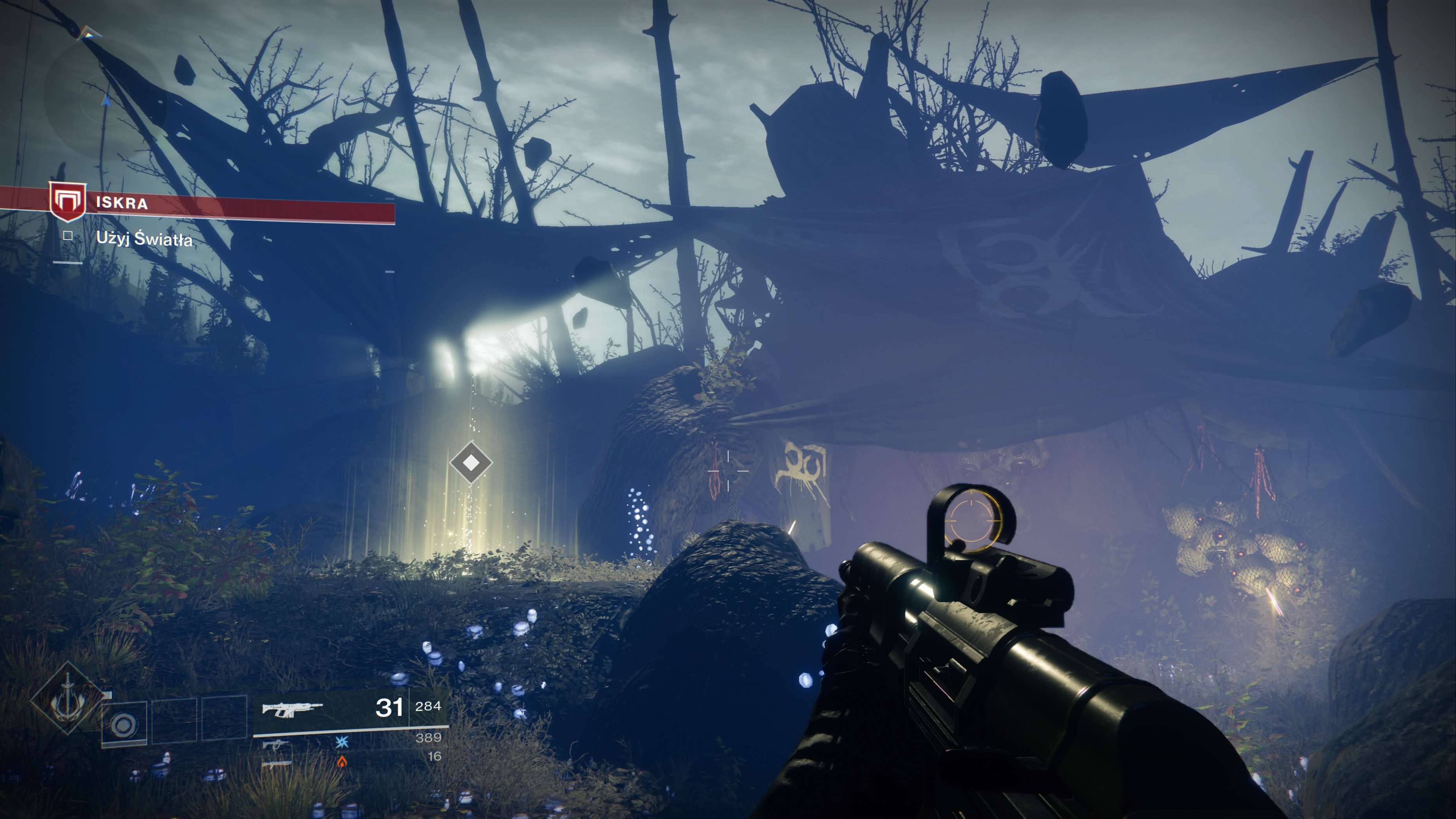Select the ring ability slot

(x=124, y=725)
